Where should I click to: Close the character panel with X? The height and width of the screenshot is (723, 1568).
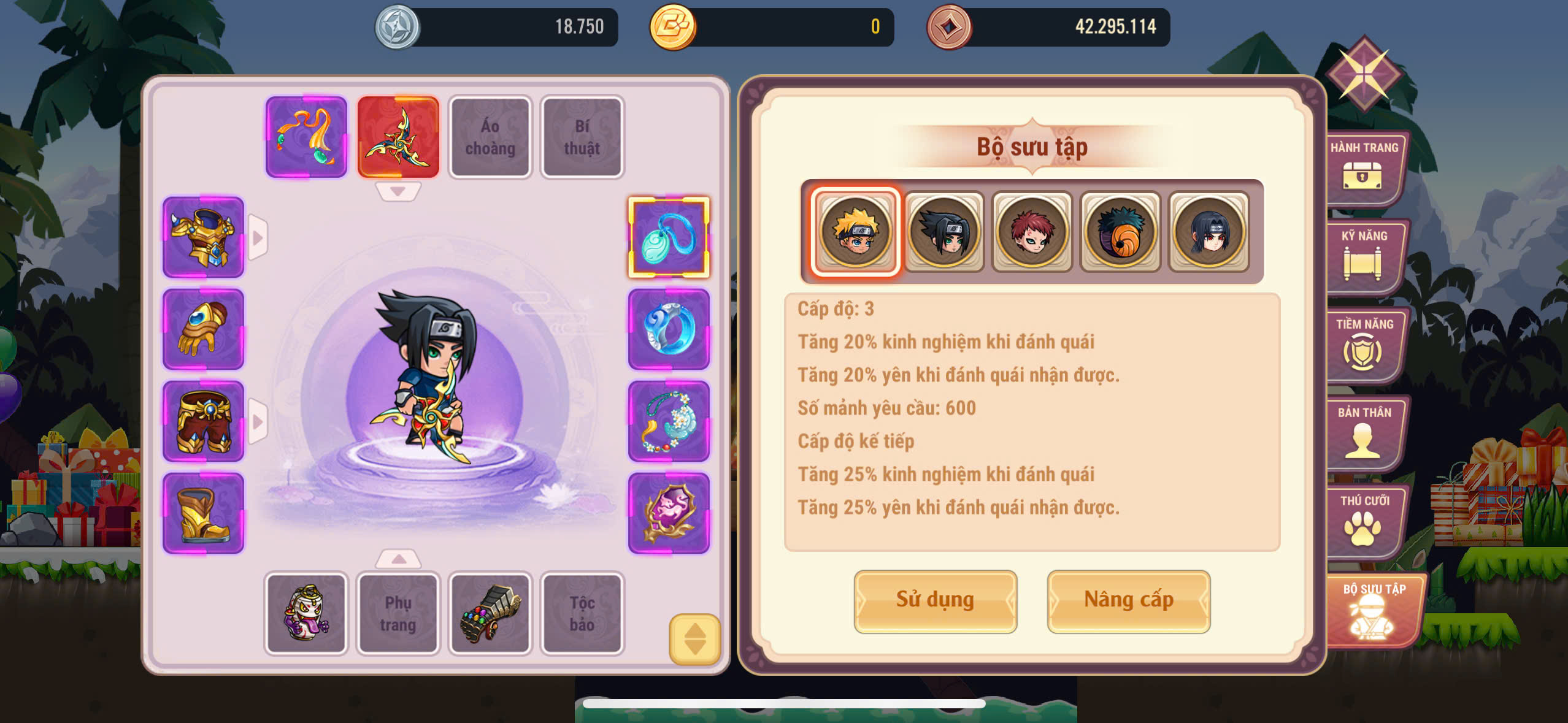click(1364, 74)
